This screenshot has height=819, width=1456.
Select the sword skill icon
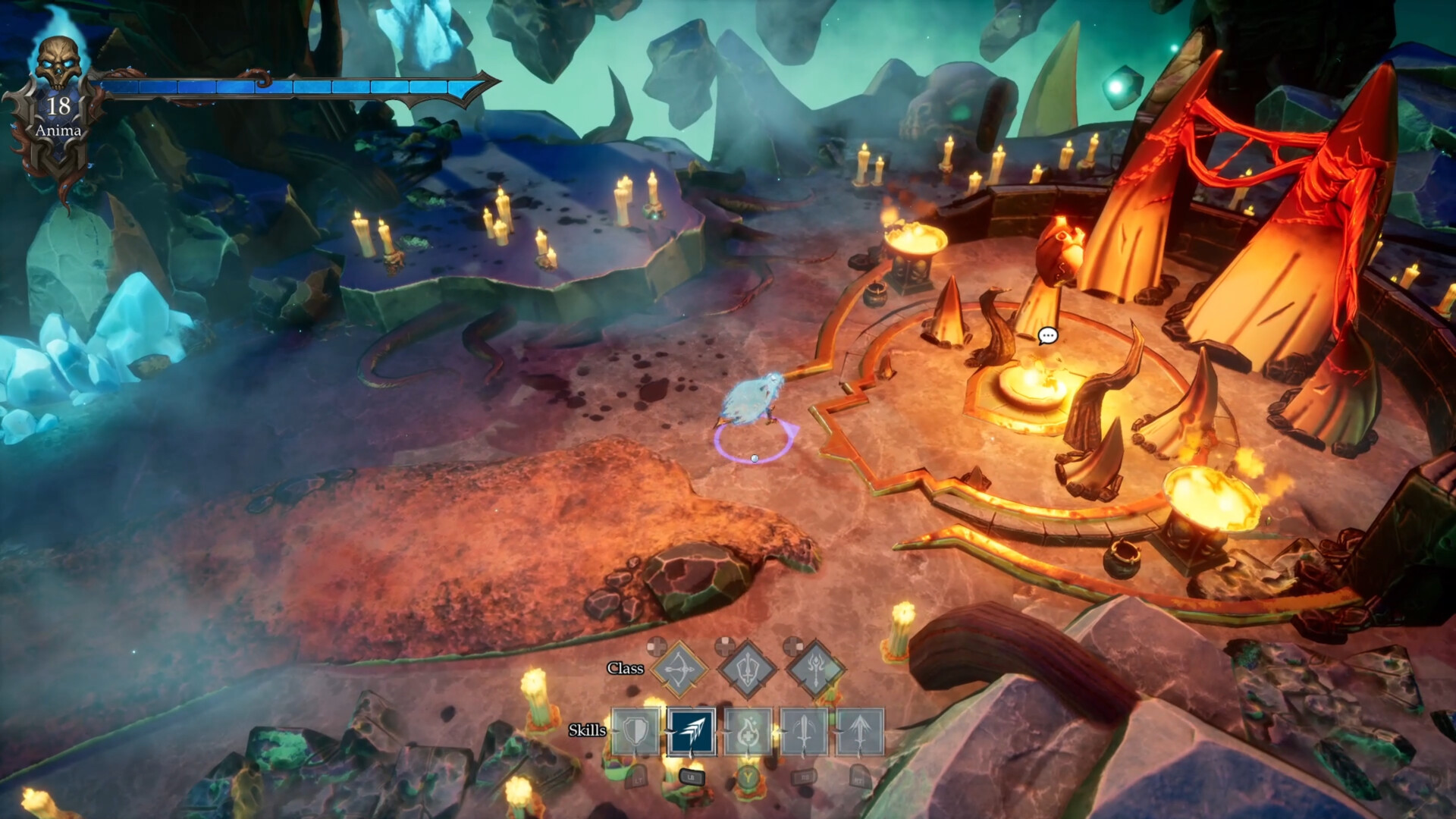point(804,731)
